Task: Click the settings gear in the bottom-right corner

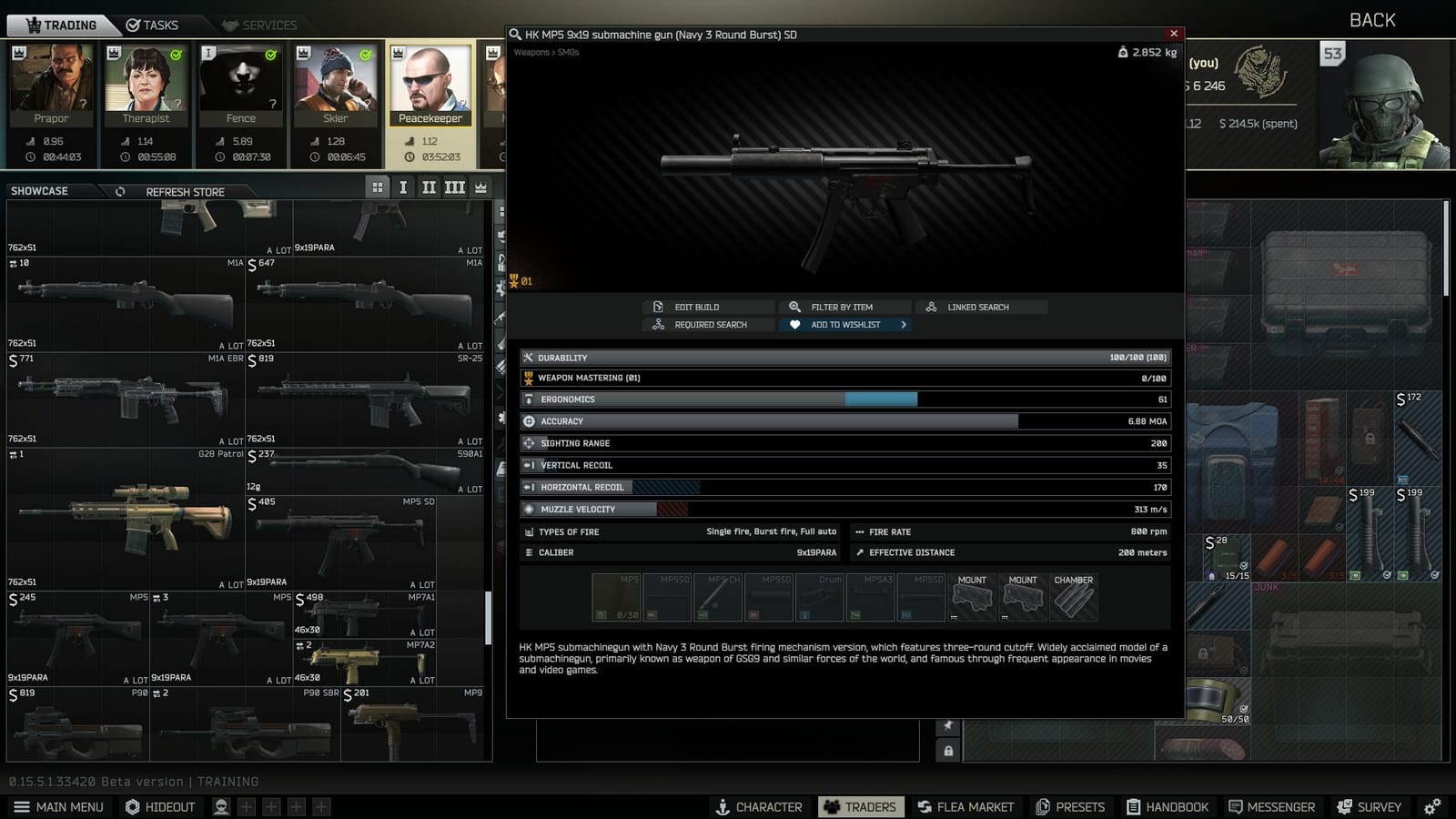Action: point(1434,806)
